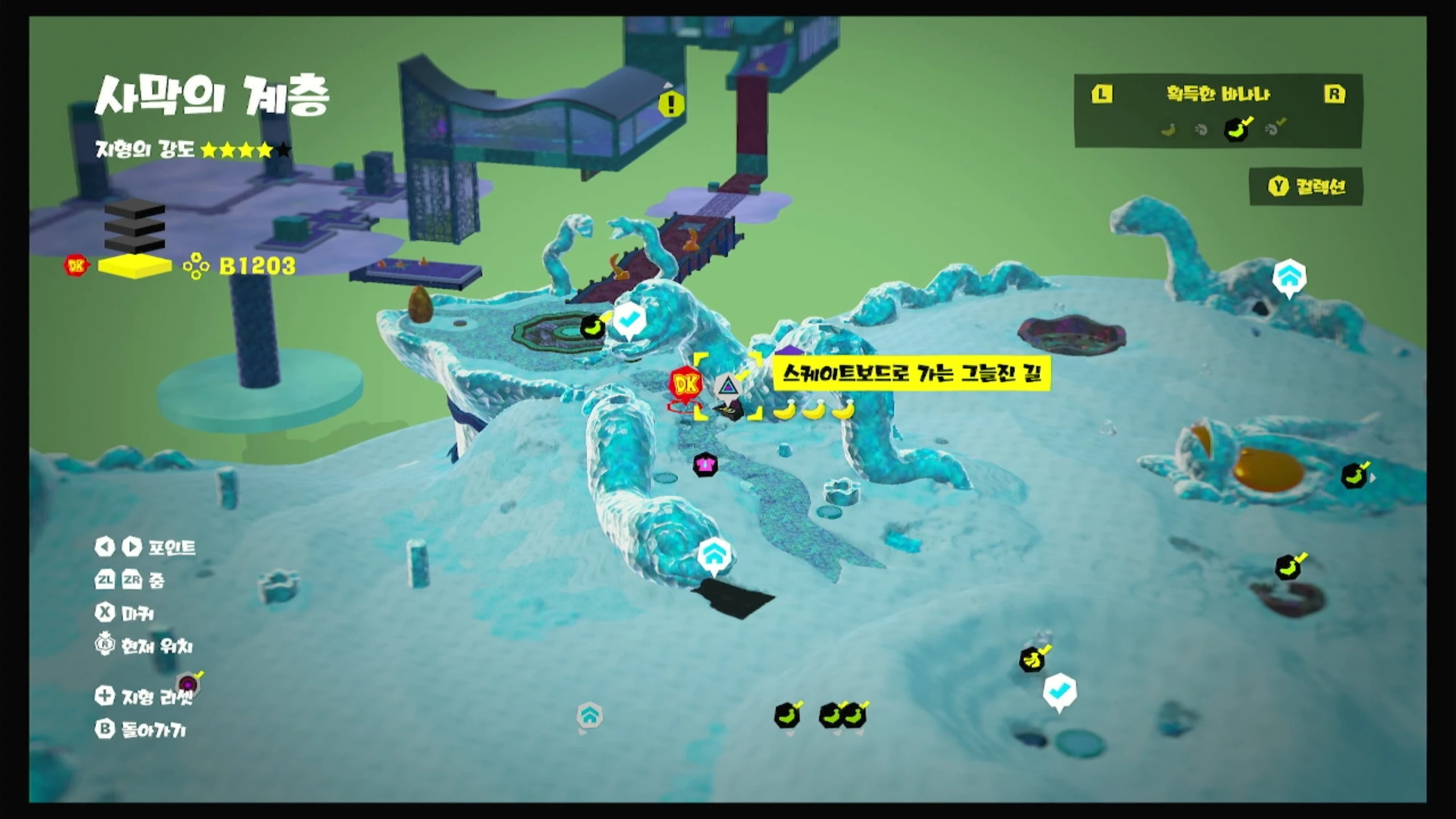Choose the plain yellow banana filter icon
Screen dimensions: 1456x819
pyautogui.click(x=1168, y=130)
